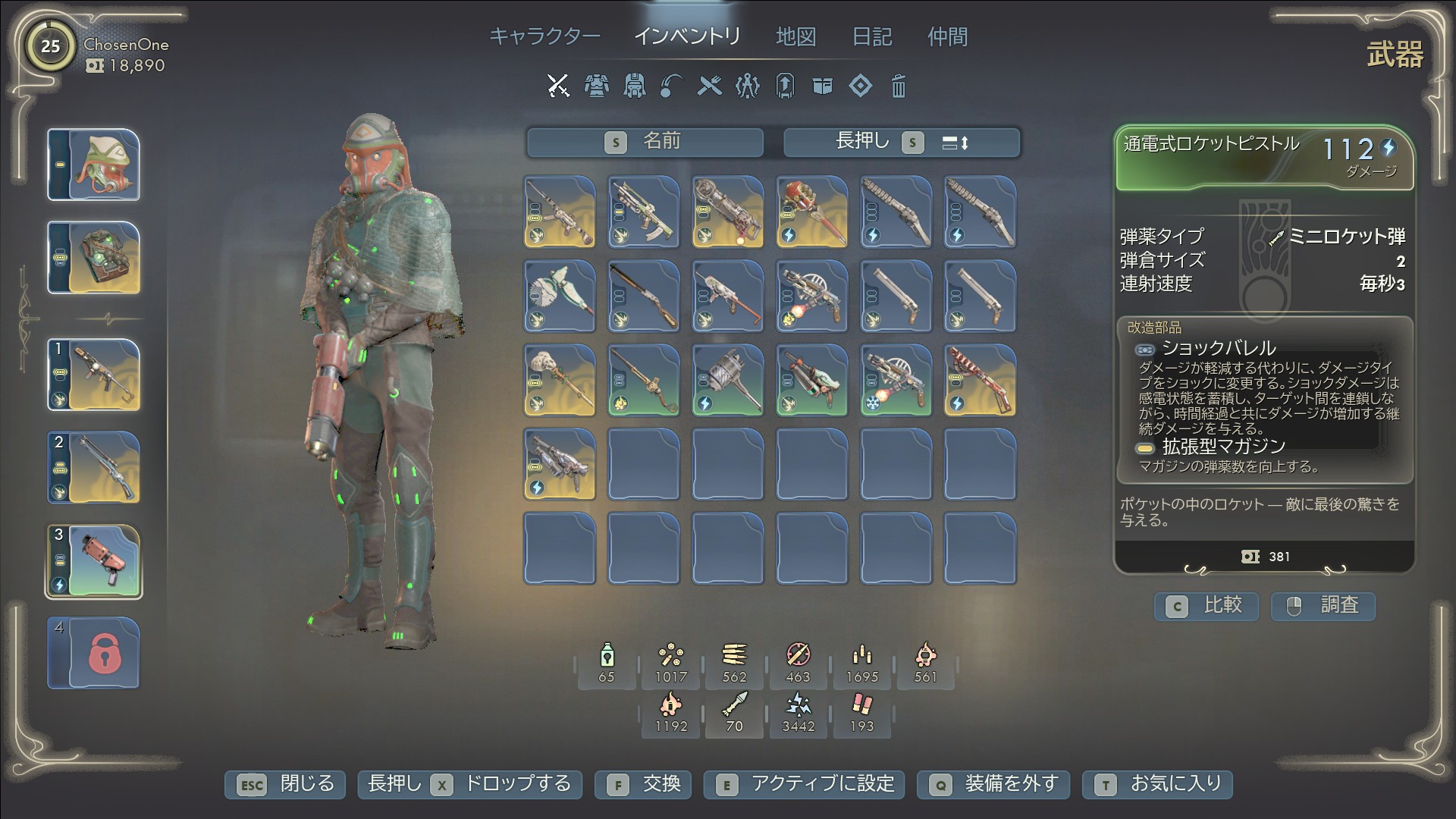1456x819 pixels.
Task: Choose アクティブに設定 for the weapon
Action: coord(805,784)
